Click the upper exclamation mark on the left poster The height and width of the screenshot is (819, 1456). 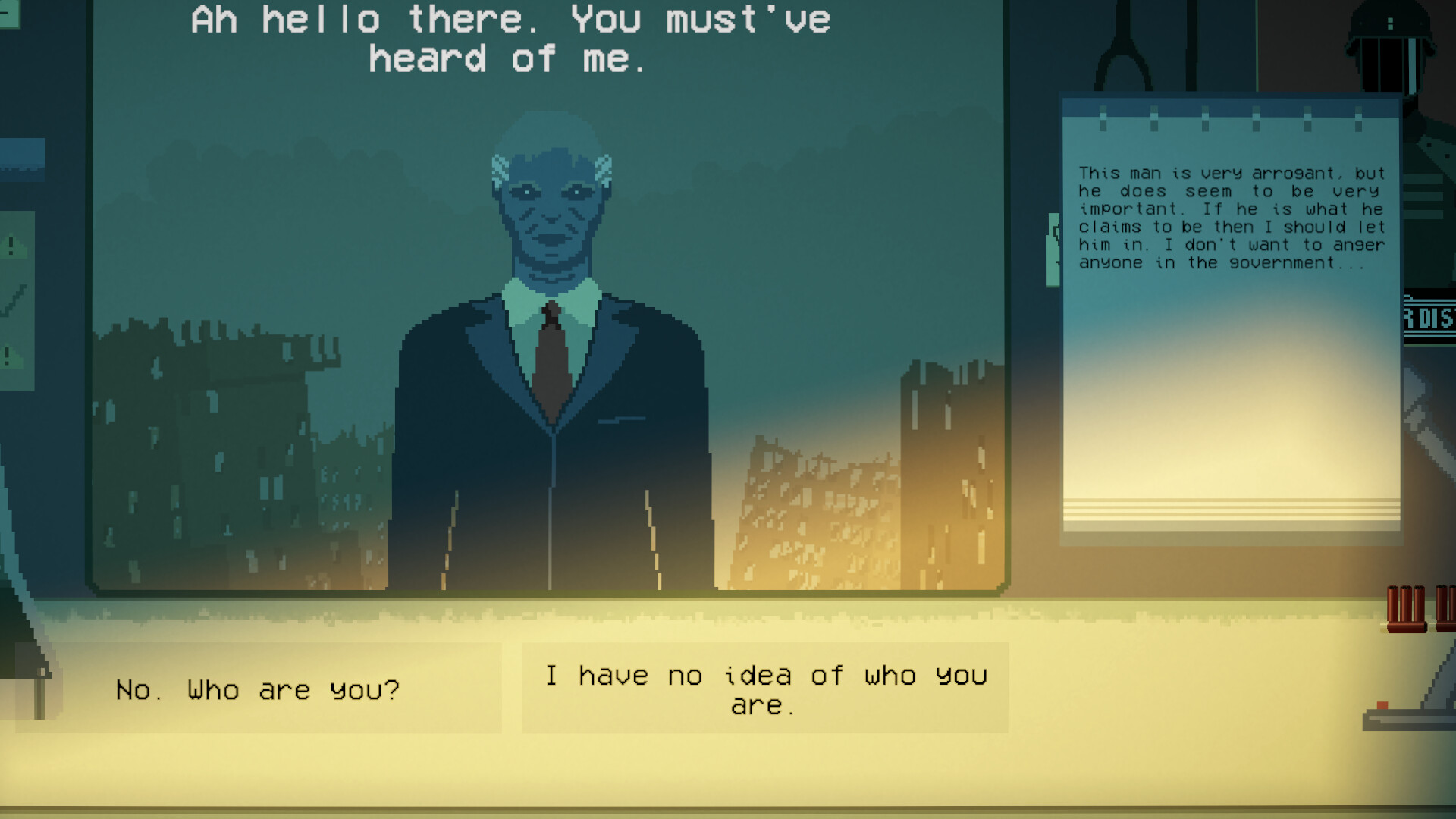coord(10,243)
